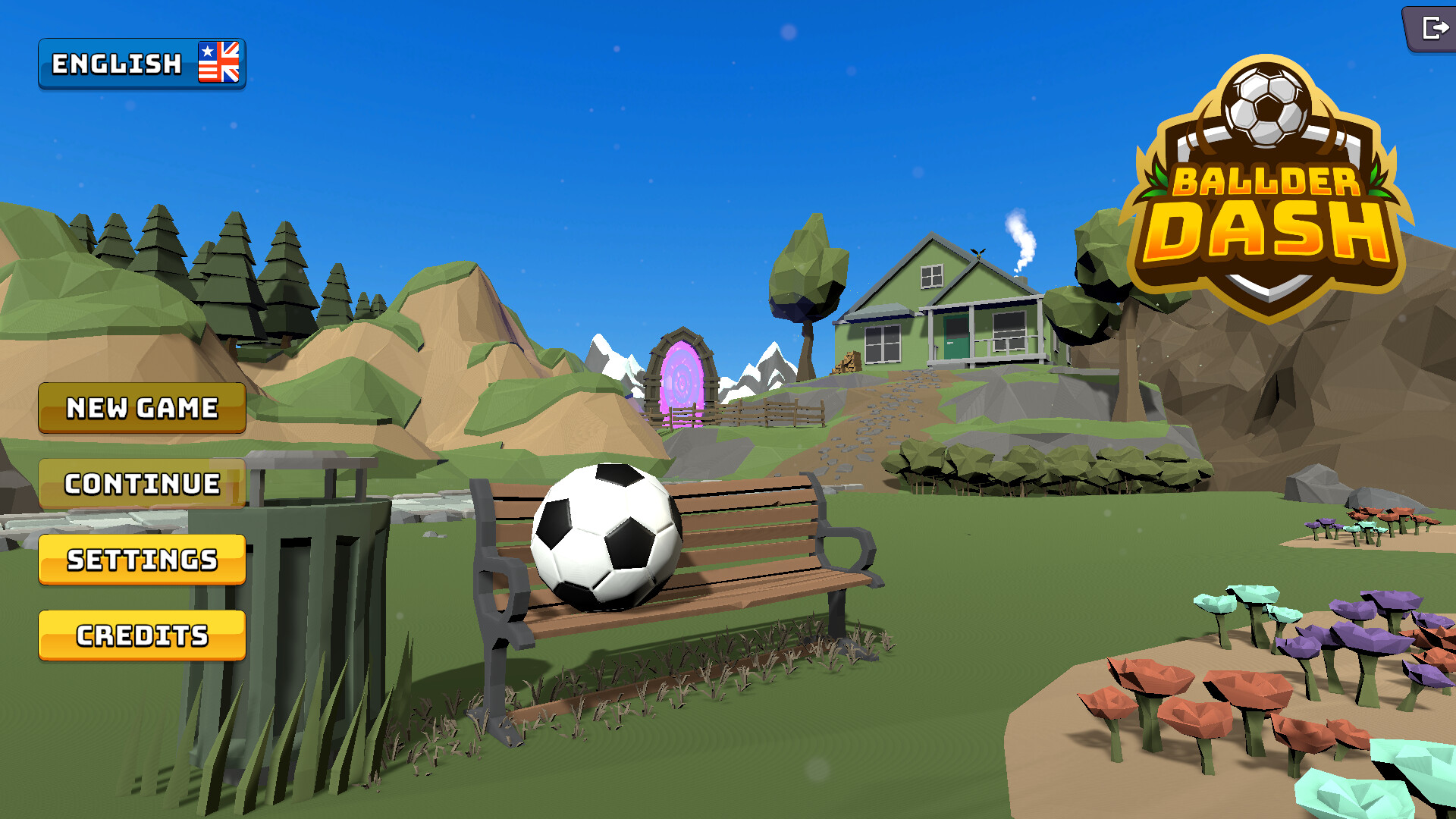This screenshot has height=819, width=1456.
Task: View the game Credits
Action: [x=141, y=635]
